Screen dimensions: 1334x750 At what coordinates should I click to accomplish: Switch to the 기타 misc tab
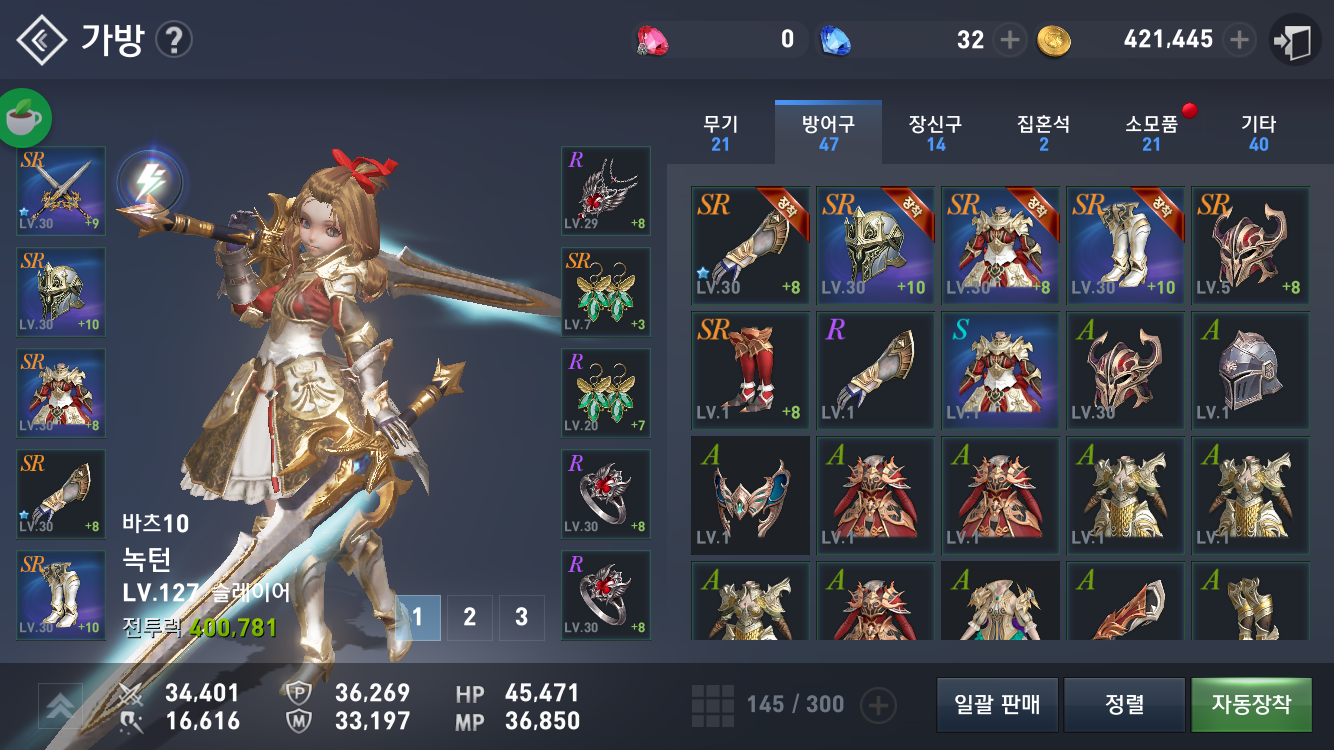(x=1258, y=132)
